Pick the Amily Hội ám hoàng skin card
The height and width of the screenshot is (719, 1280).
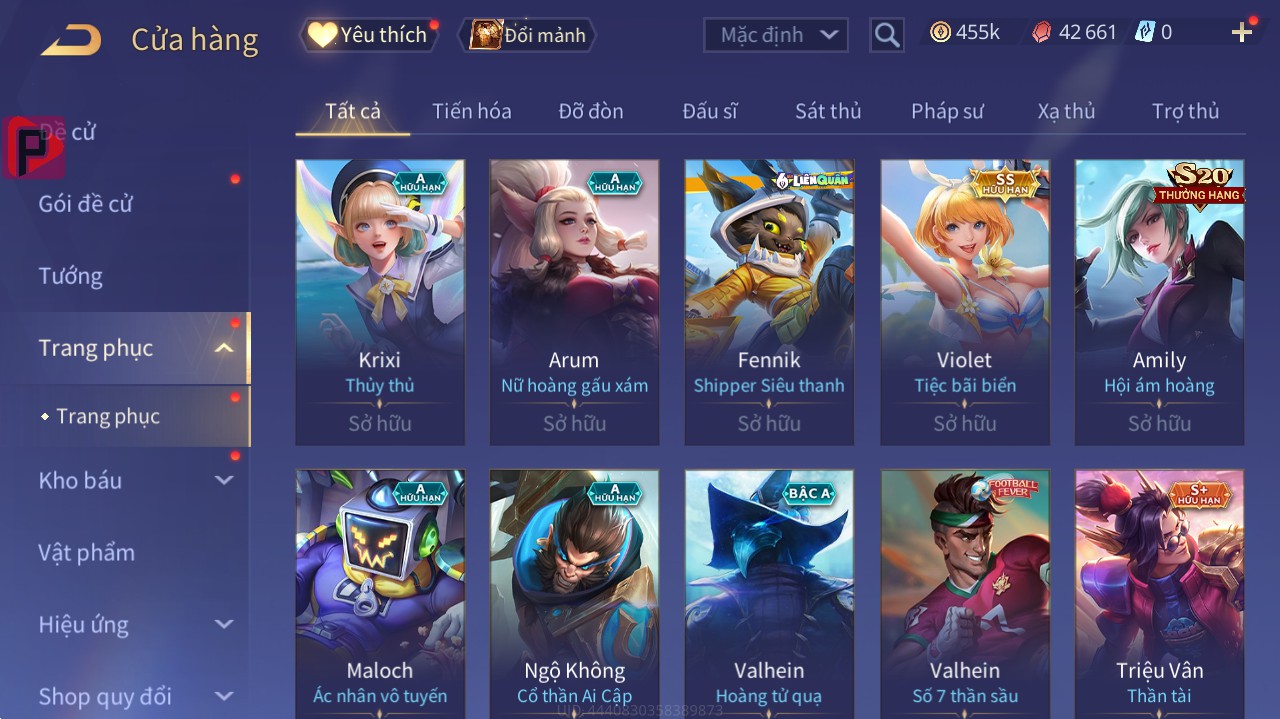tap(1159, 302)
